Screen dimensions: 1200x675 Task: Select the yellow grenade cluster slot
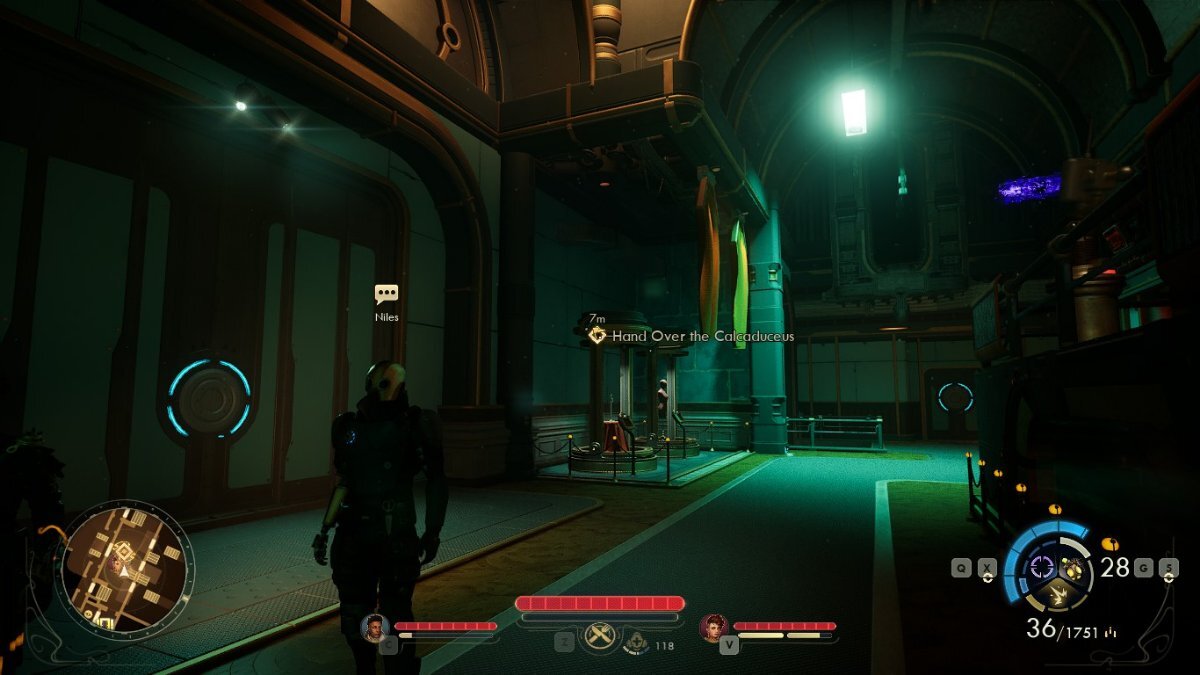[1074, 568]
